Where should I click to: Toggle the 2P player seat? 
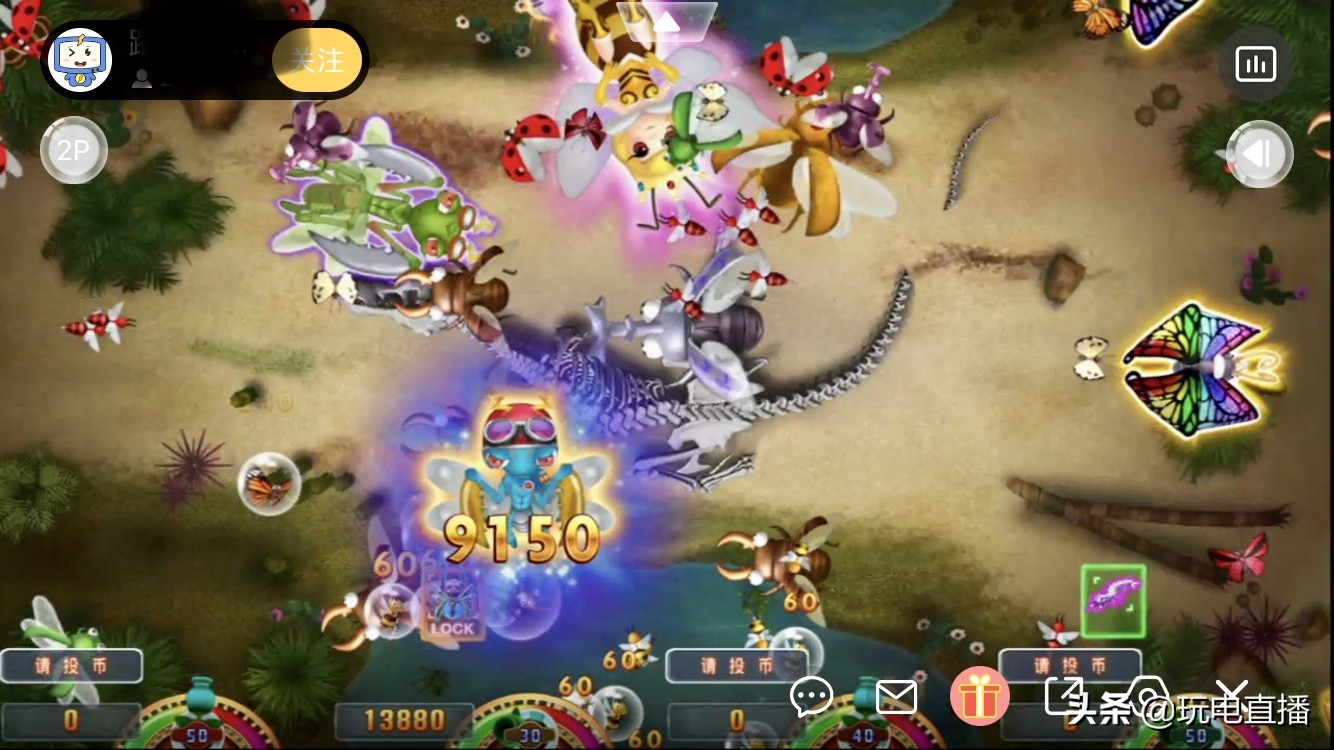point(73,148)
